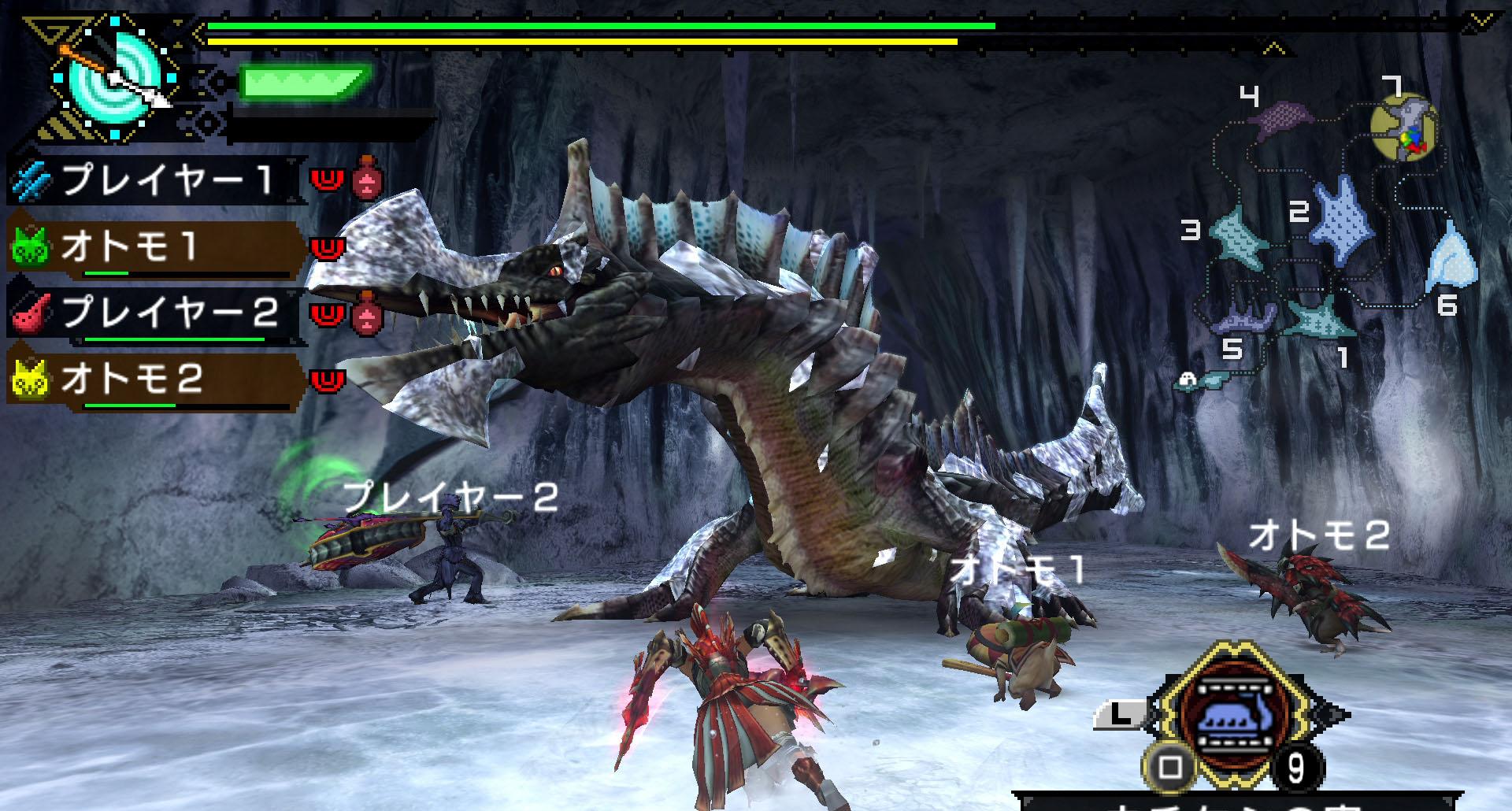
Task: Select the BBQ spit item in the item selector
Action: pyautogui.click(x=1232, y=714)
